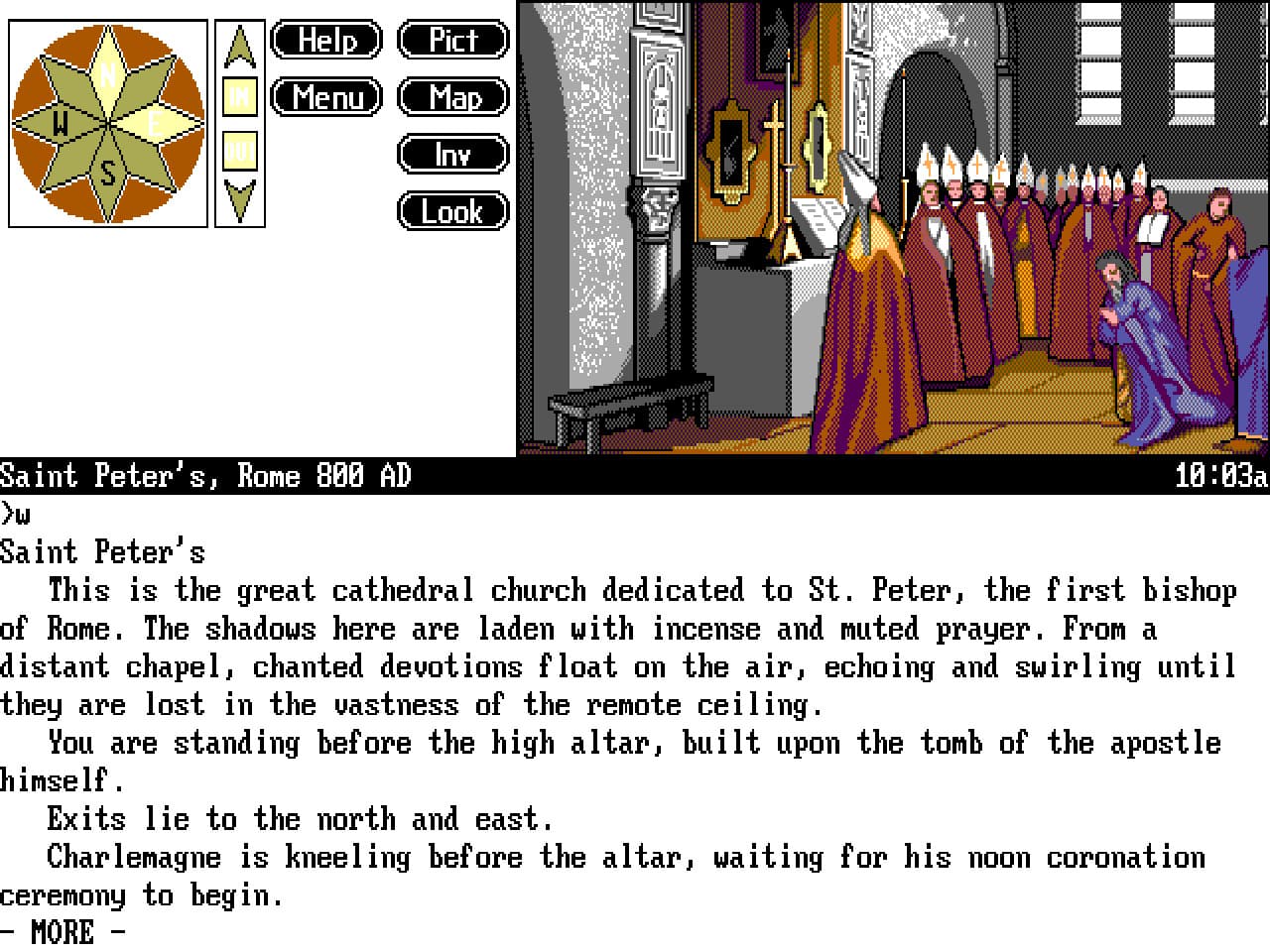Open the game Menu
1270x952 pixels.
pyautogui.click(x=326, y=98)
